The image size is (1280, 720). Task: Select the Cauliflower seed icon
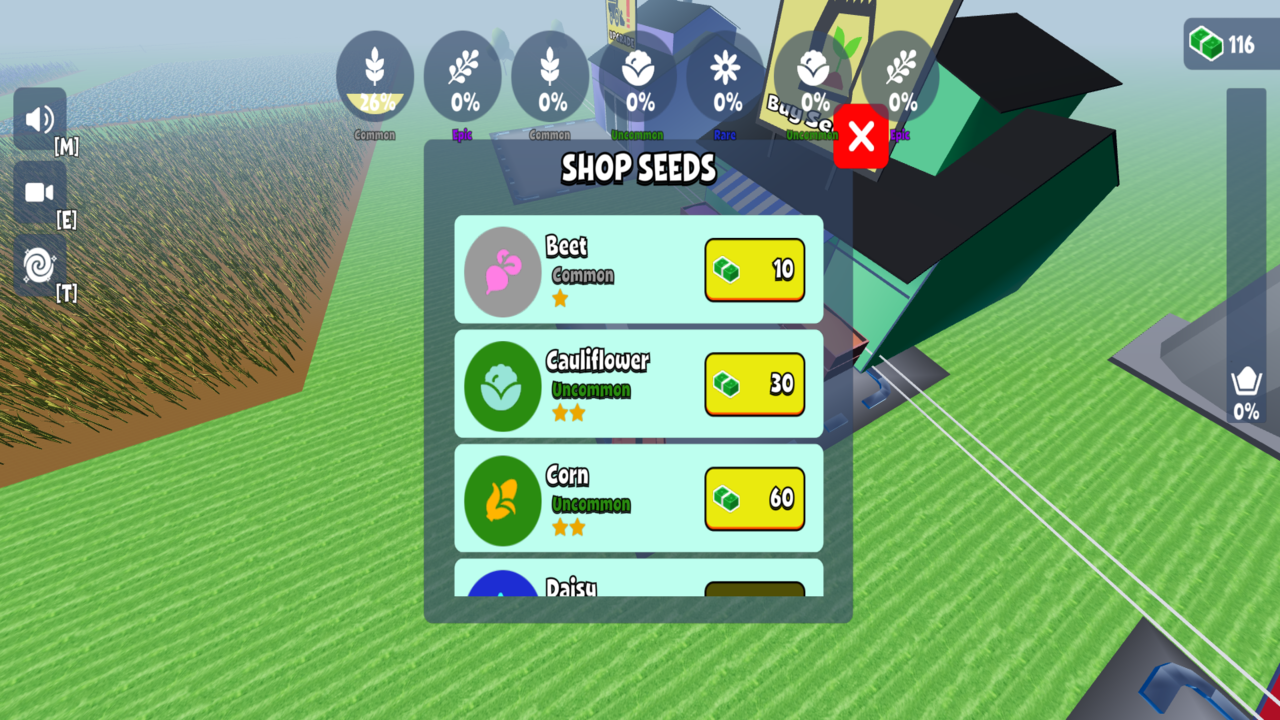pyautogui.click(x=502, y=385)
